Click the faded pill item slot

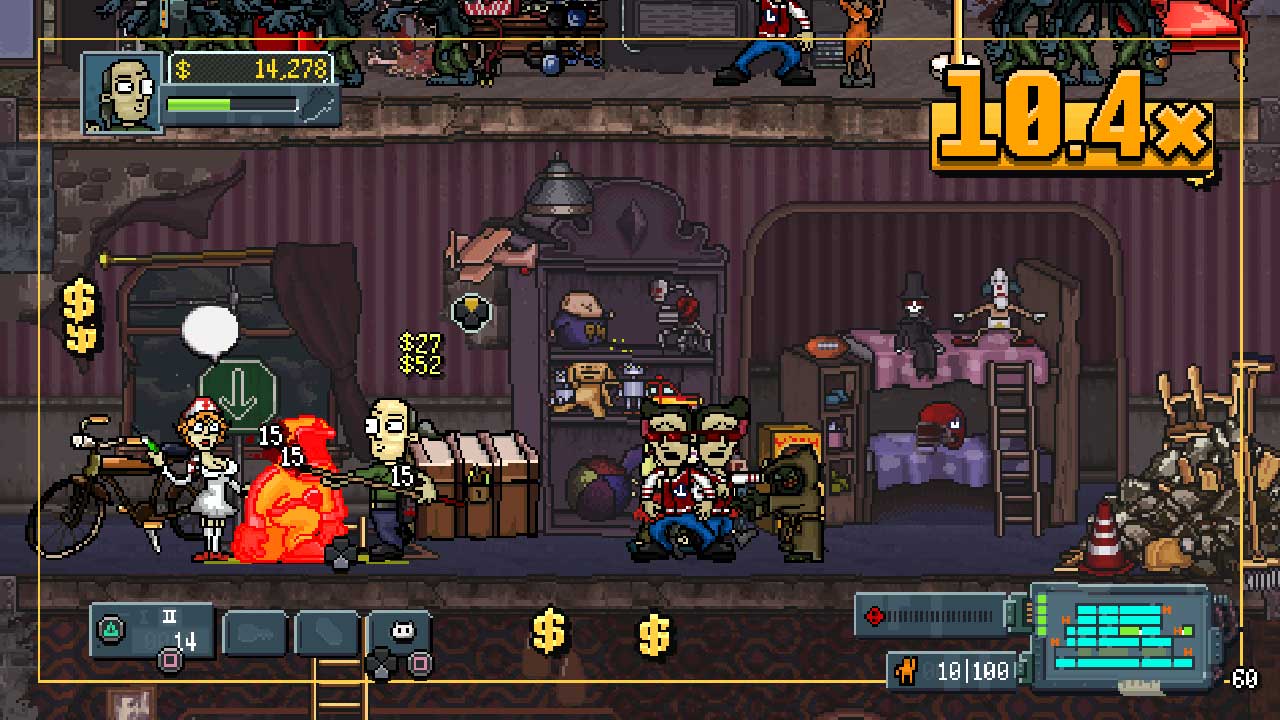pyautogui.click(x=327, y=634)
